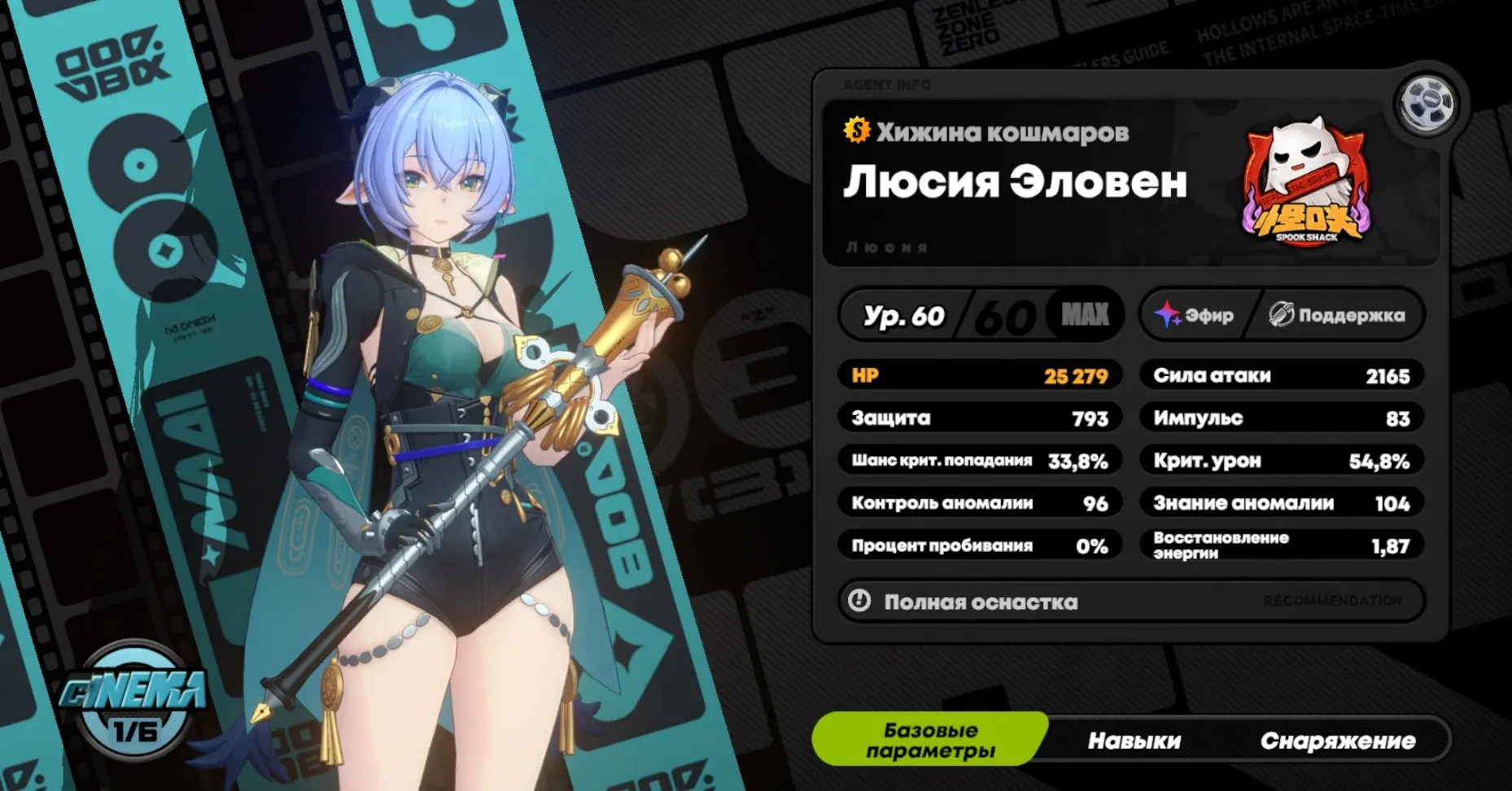Click the level progress bar showing 60

coord(1009,313)
